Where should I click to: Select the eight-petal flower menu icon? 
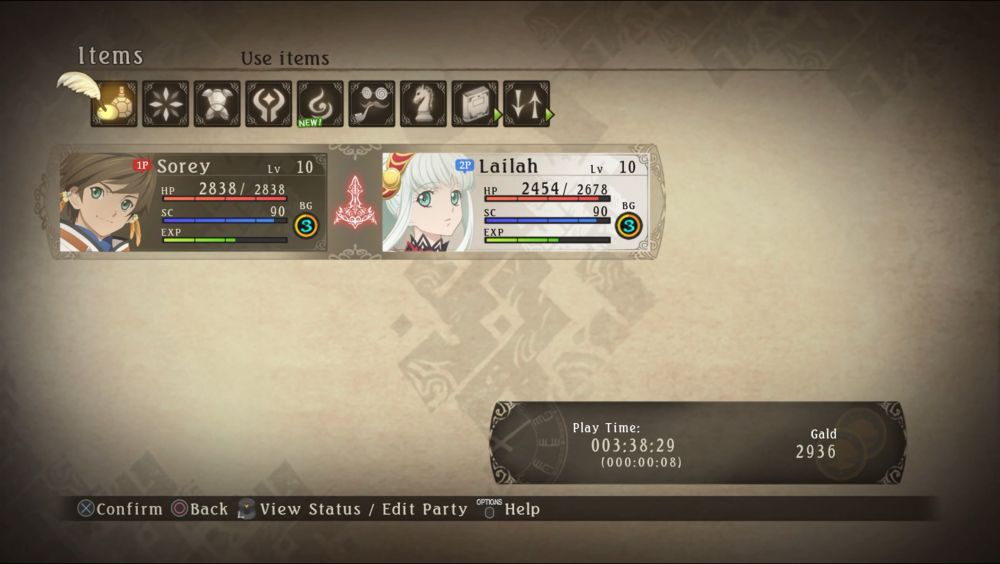[165, 104]
